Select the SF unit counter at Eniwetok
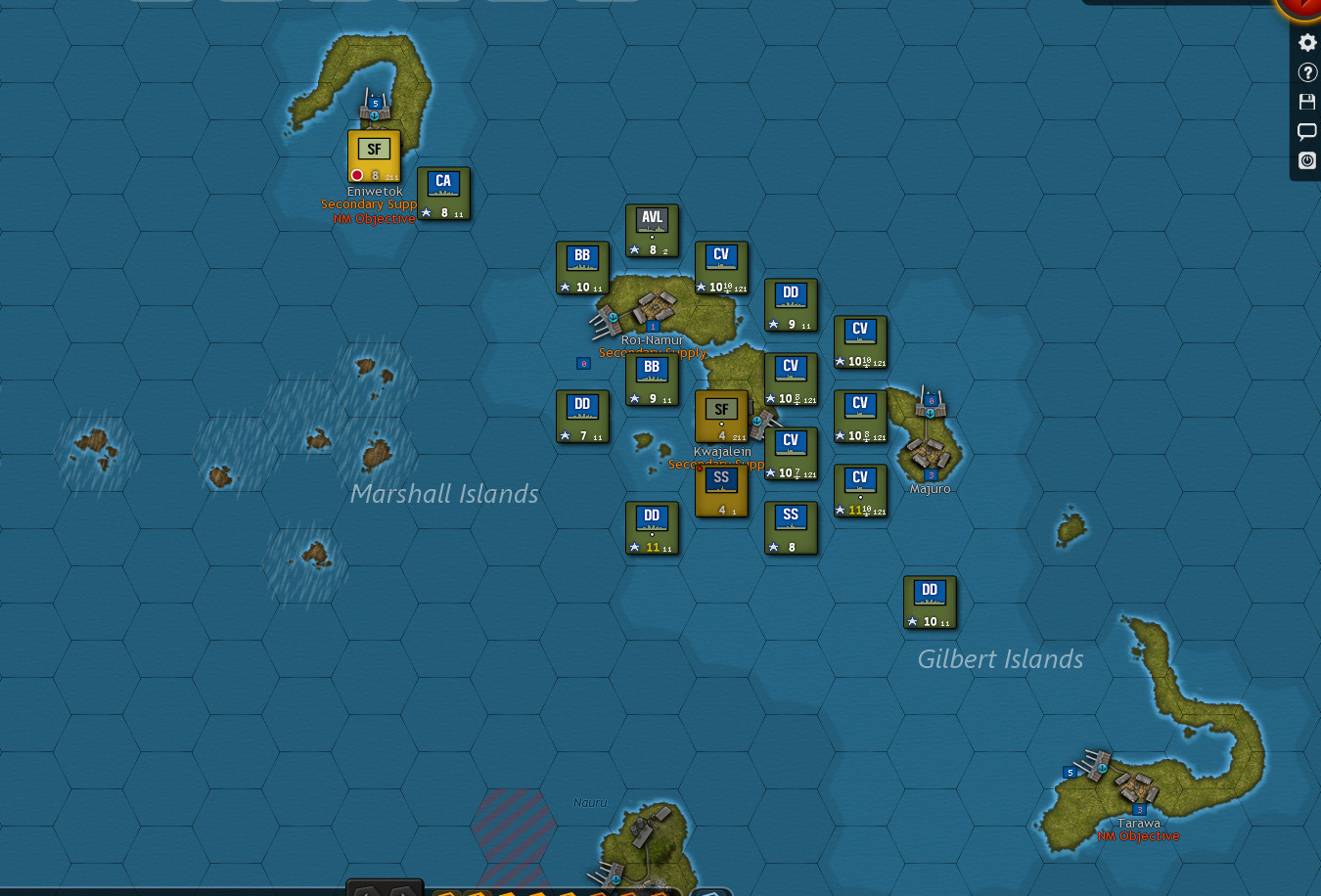 [374, 154]
